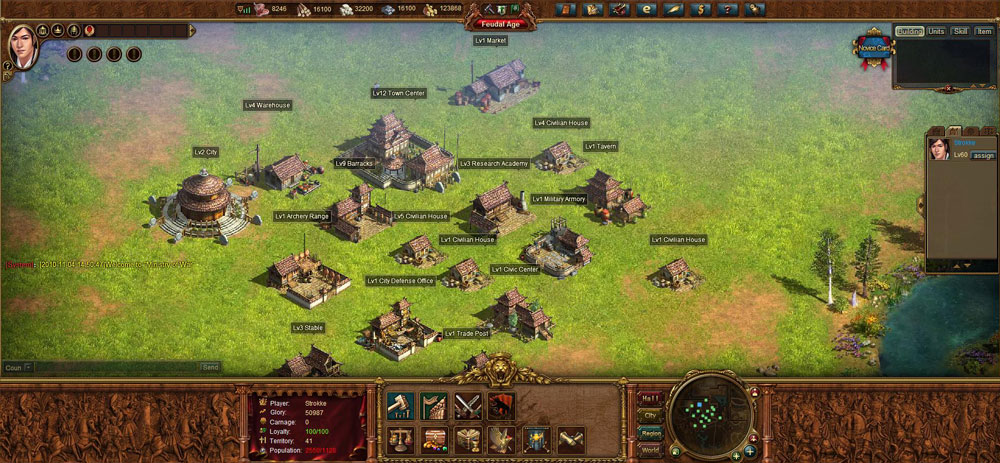Switch to the Units tab
Viewport: 1000px width, 463px height.
coord(937,31)
